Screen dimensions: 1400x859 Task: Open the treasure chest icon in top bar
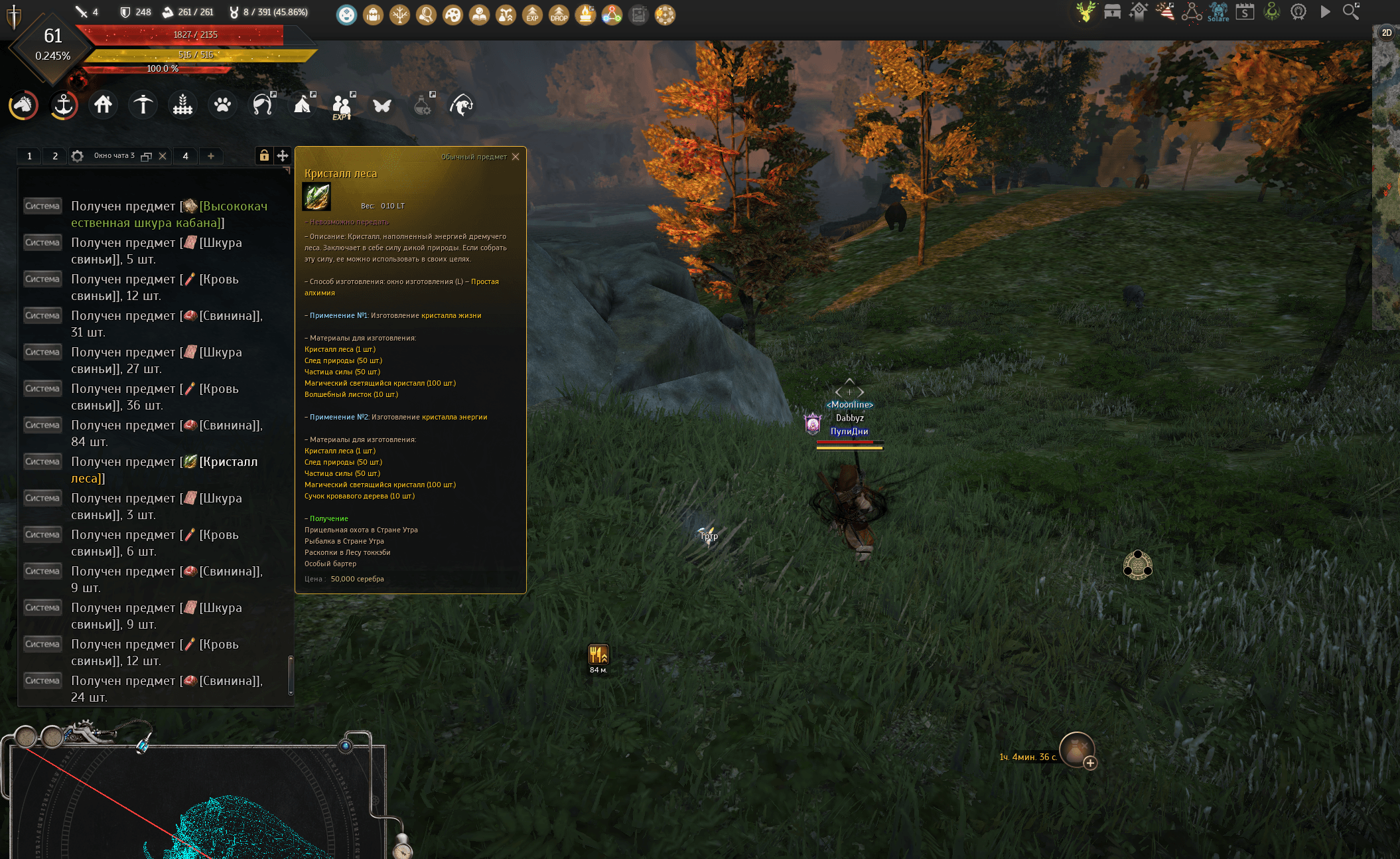point(1112,11)
